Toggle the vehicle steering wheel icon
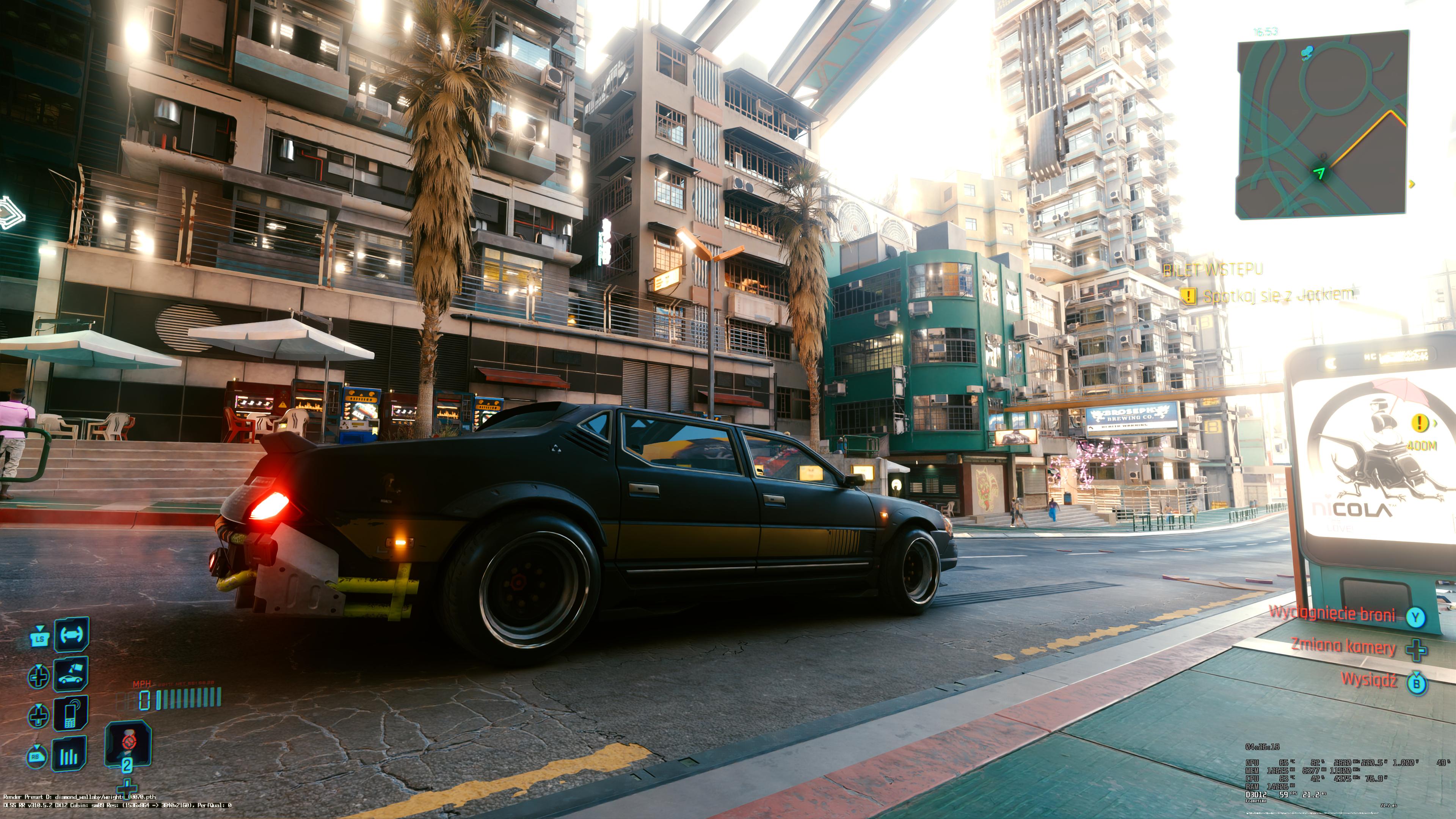Screen dimensions: 1456x819 (x=71, y=634)
